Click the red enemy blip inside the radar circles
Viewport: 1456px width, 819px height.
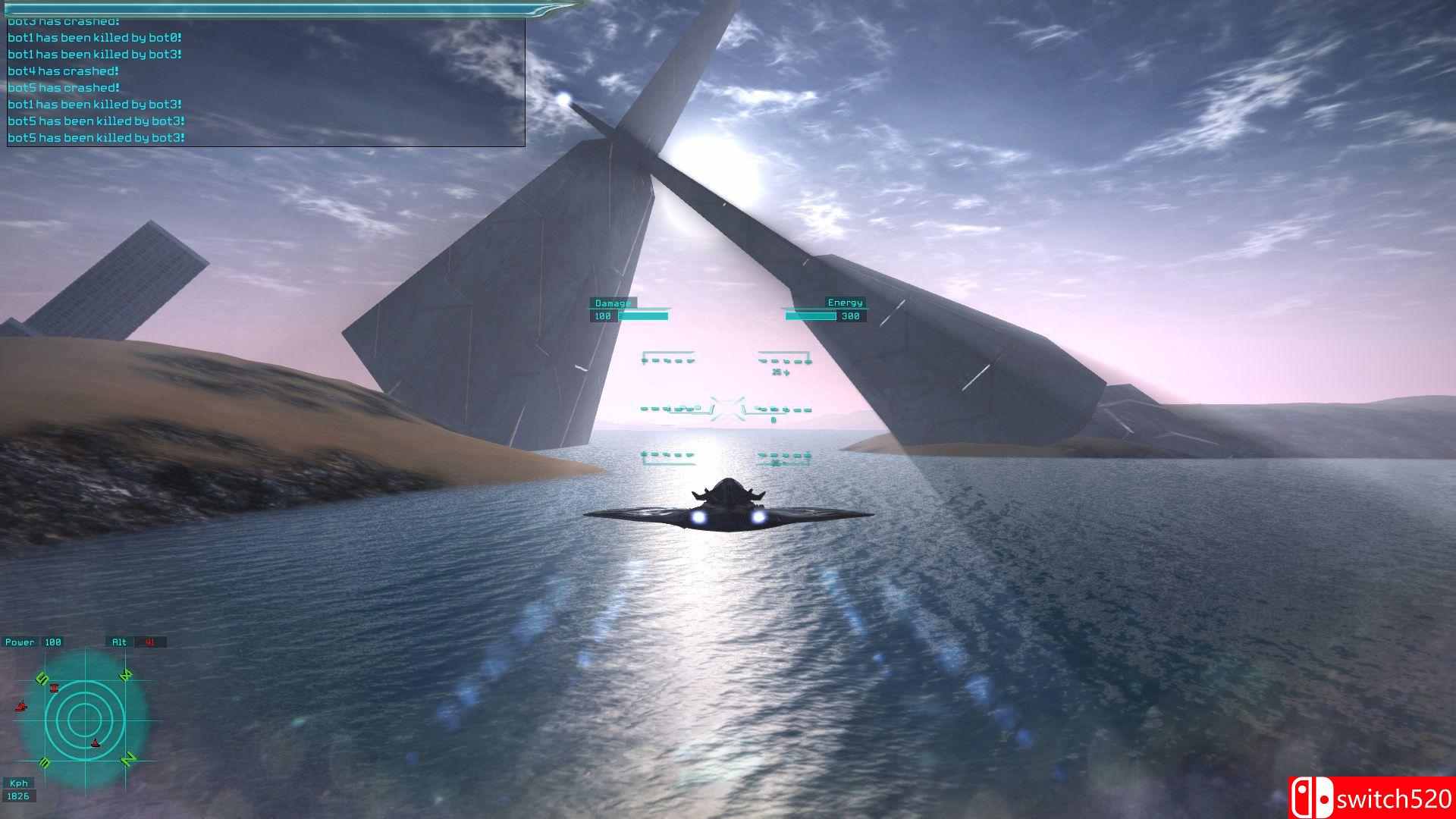click(95, 743)
